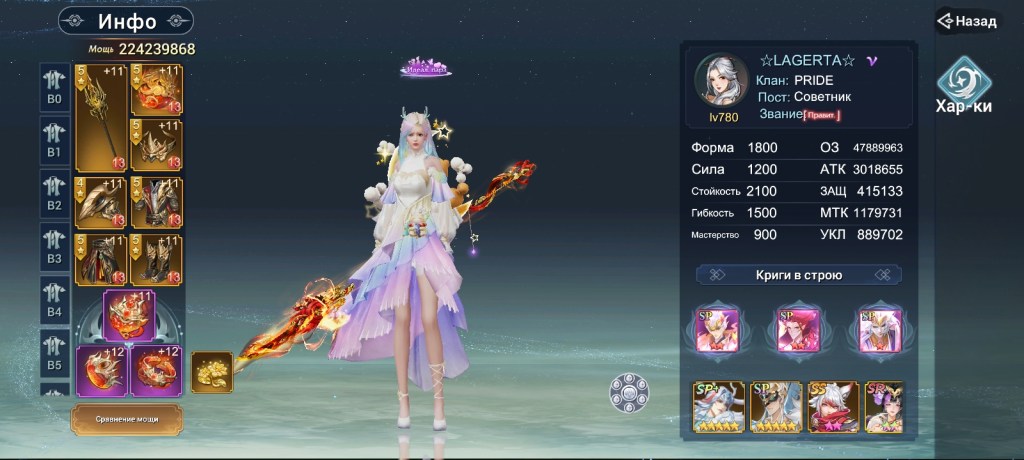The width and height of the screenshot is (1024, 460).
Task: Select the B4 outfit tab
Action: pos(54,300)
